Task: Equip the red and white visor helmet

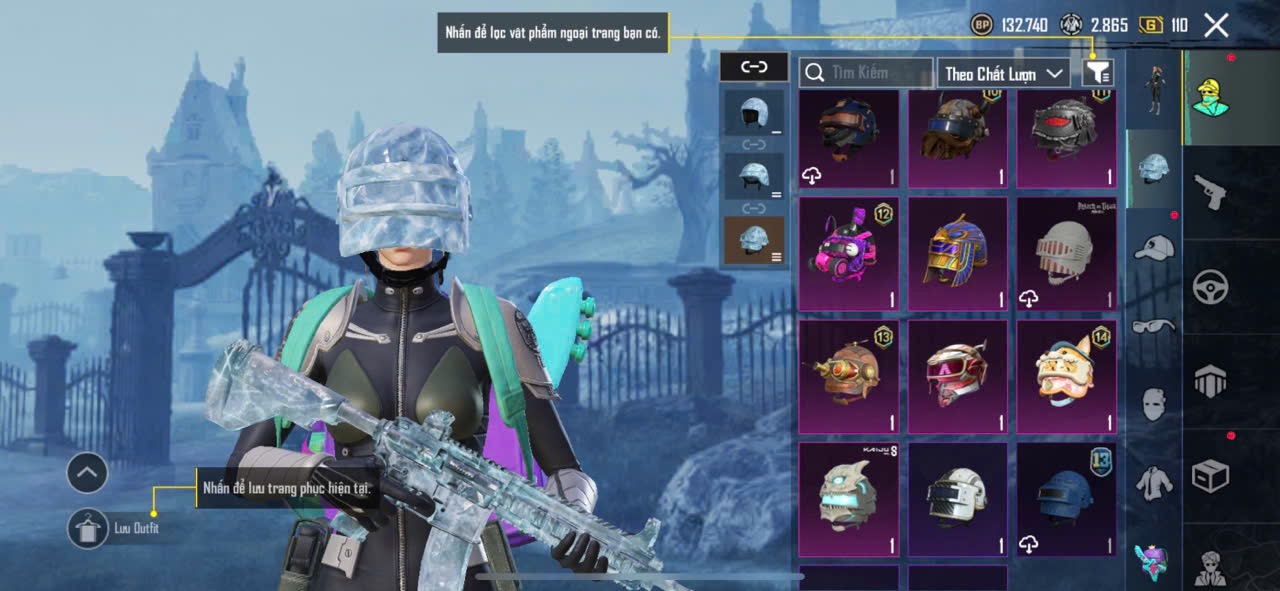Action: tap(958, 377)
